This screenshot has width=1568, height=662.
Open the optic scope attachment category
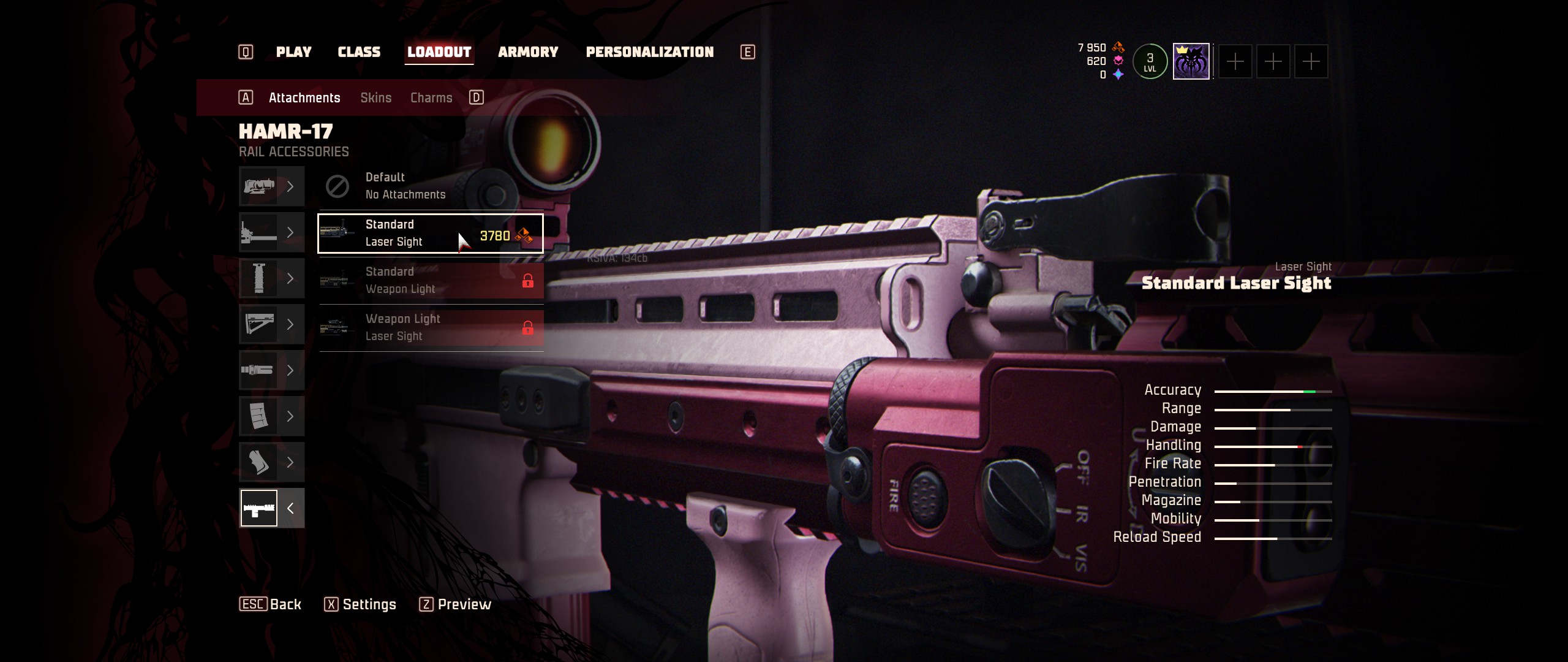[271, 186]
